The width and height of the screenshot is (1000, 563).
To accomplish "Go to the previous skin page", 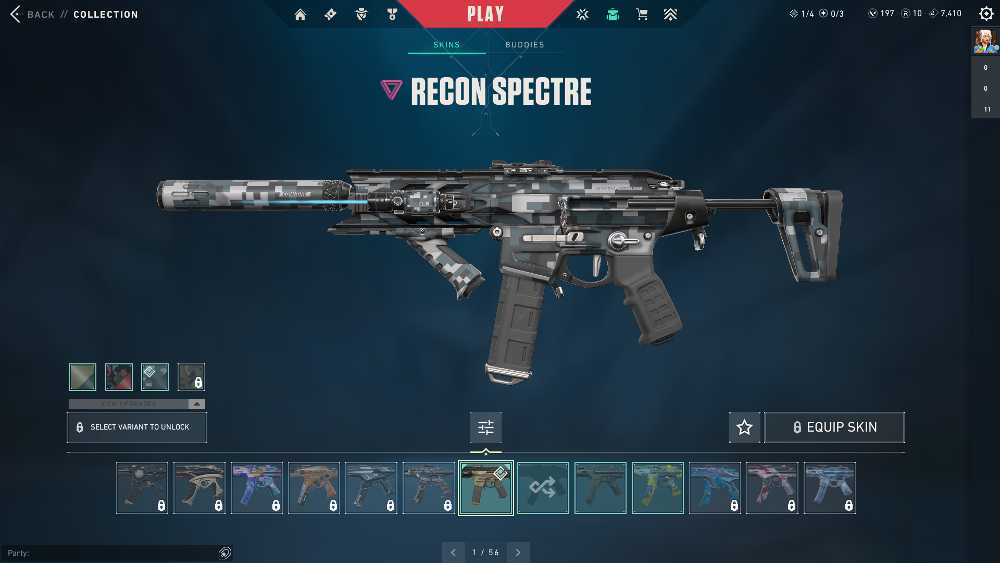I will [453, 552].
